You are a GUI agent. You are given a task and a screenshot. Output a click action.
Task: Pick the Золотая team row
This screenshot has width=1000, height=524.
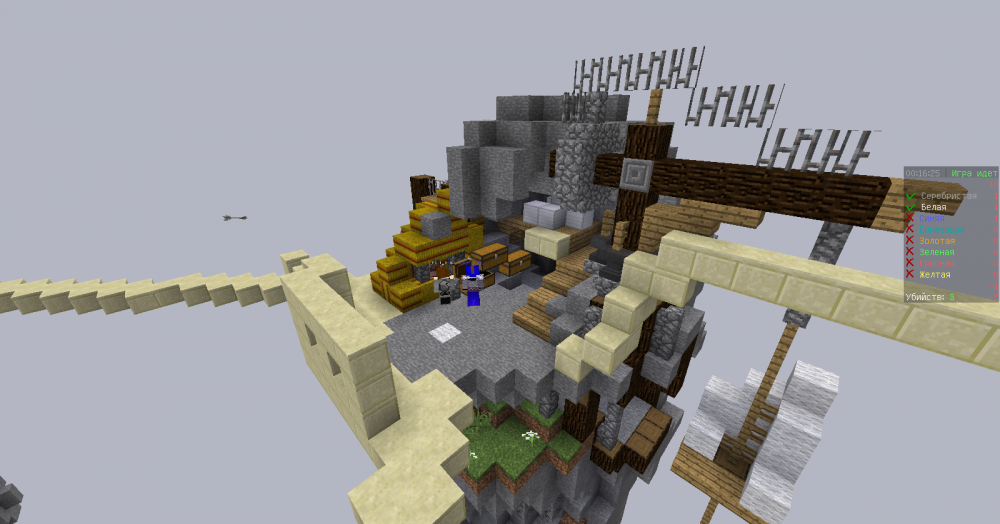tap(937, 241)
